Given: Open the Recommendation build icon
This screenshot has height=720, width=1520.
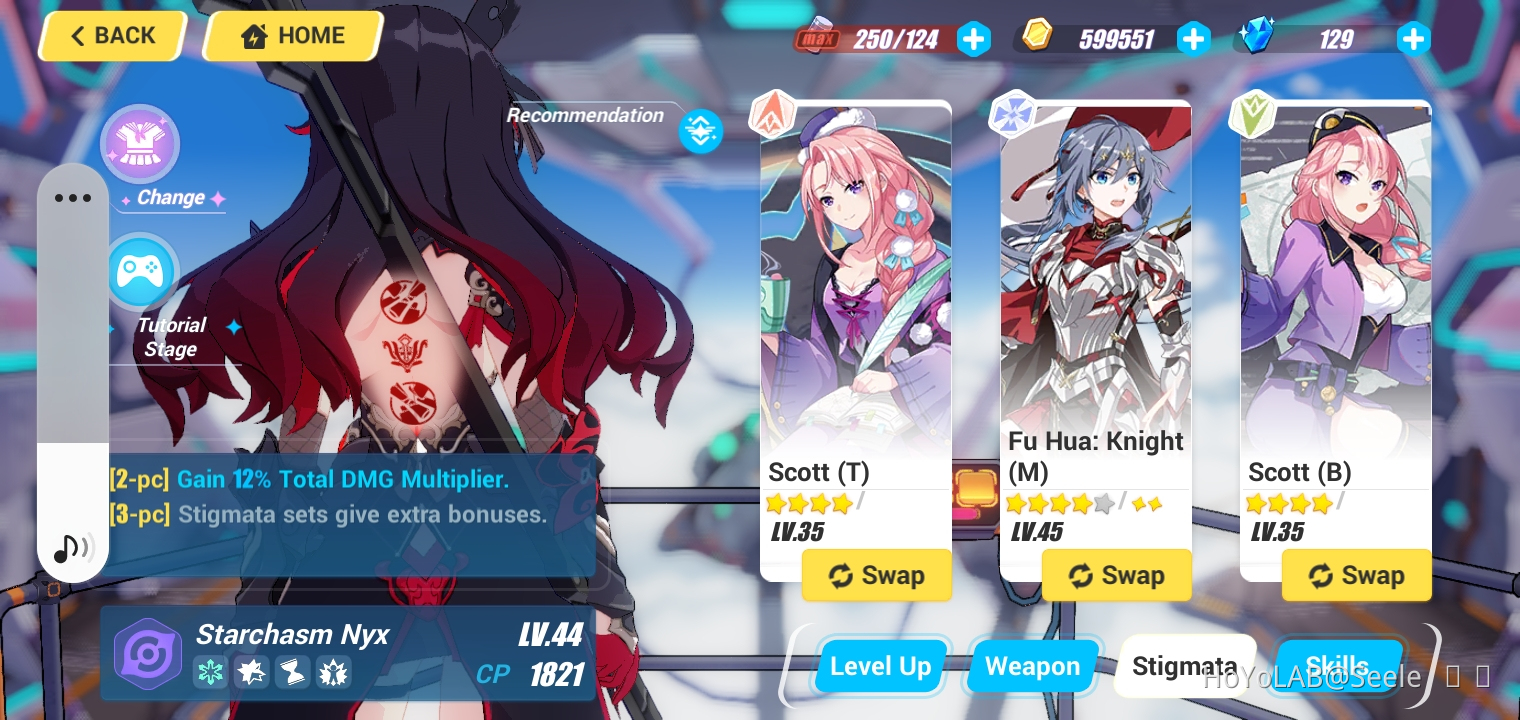Looking at the screenshot, I should 700,131.
